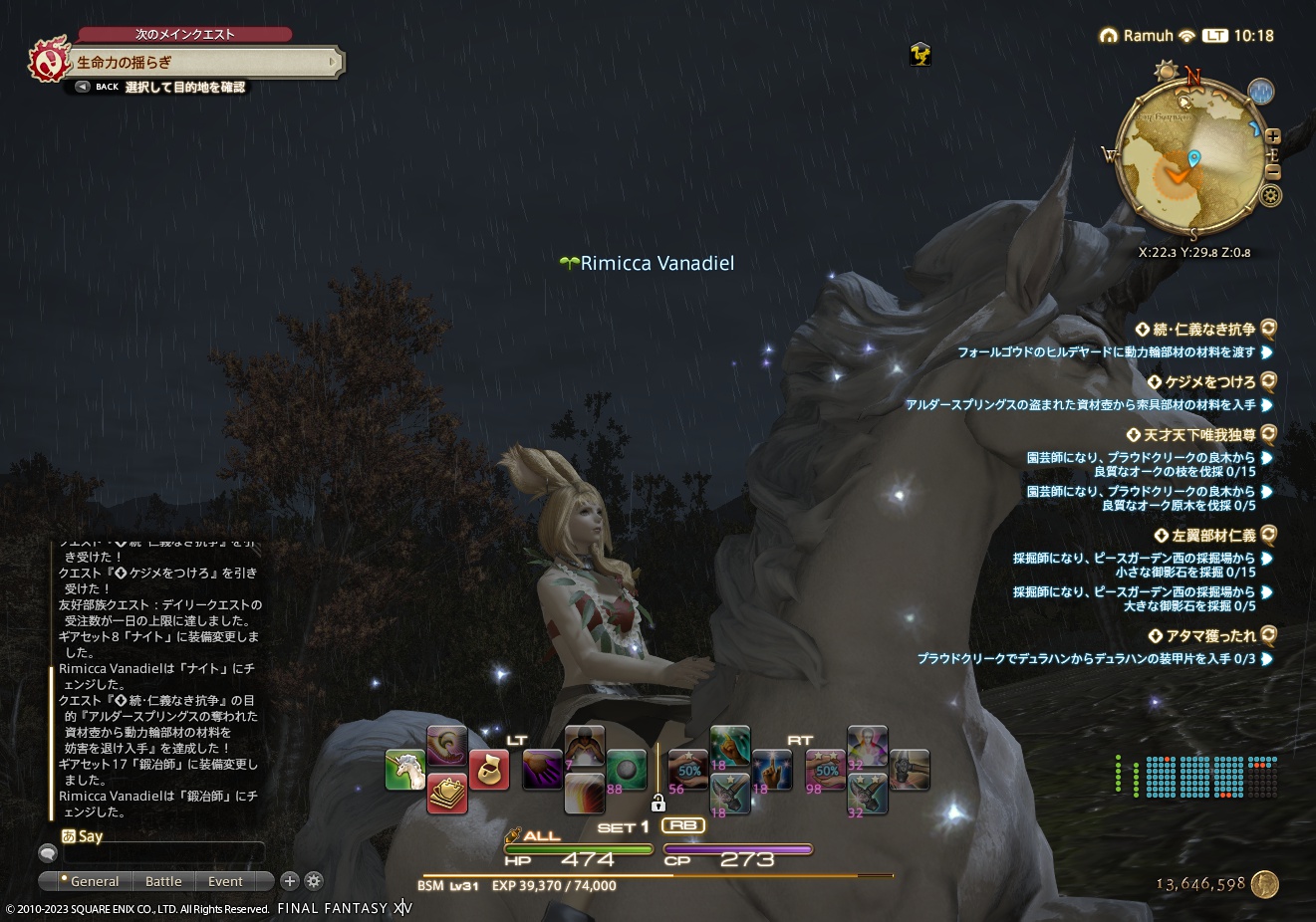Click the pickaxe crafting action icon
Screen dimensions: 1316x922
point(730,792)
